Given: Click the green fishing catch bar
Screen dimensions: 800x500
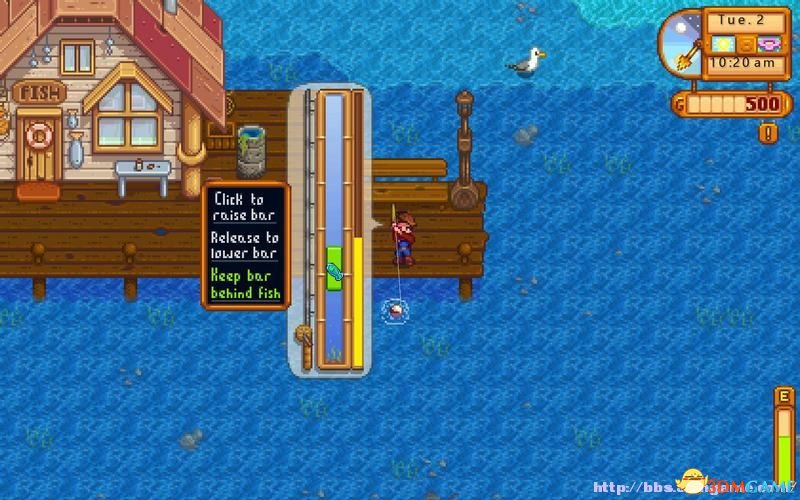Looking at the screenshot, I should click(x=334, y=268).
